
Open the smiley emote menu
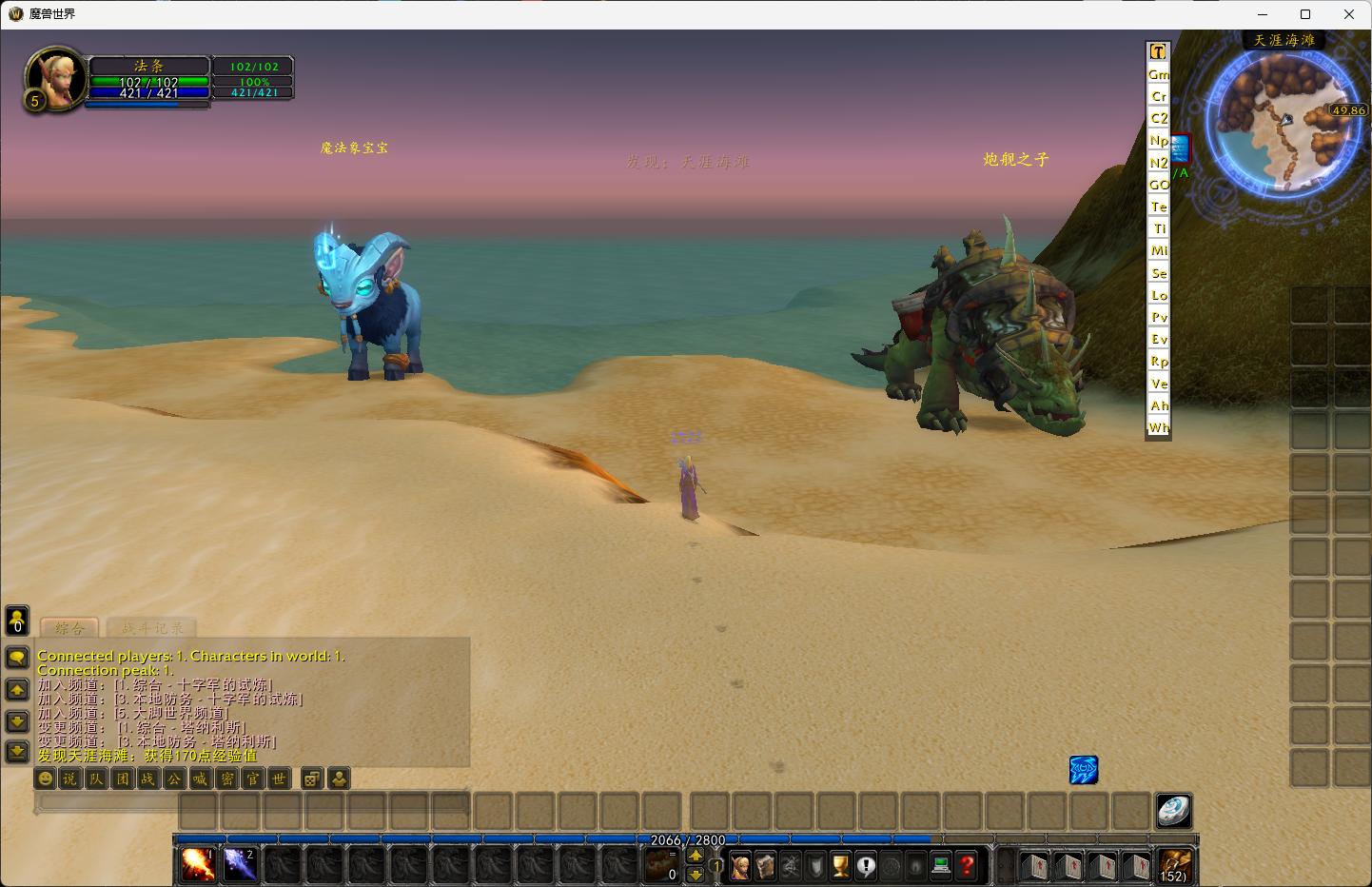pyautogui.click(x=45, y=779)
